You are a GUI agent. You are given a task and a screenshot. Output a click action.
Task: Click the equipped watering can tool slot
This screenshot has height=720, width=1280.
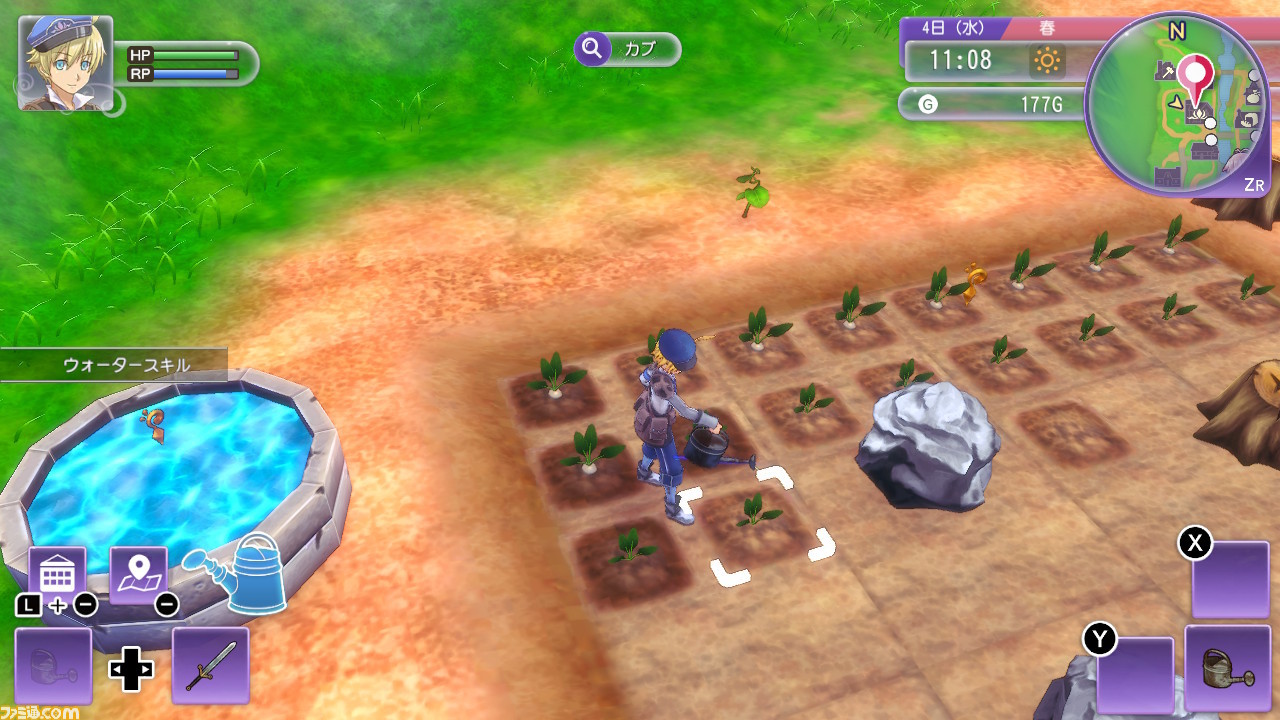pos(1221,664)
